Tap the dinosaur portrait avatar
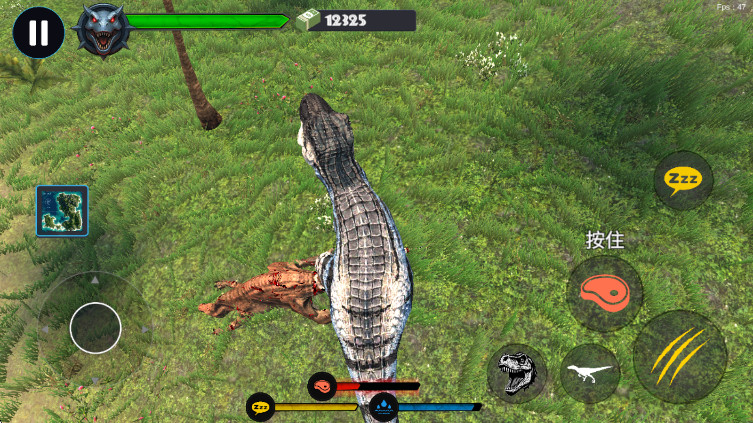753x423 pixels. 103,31
